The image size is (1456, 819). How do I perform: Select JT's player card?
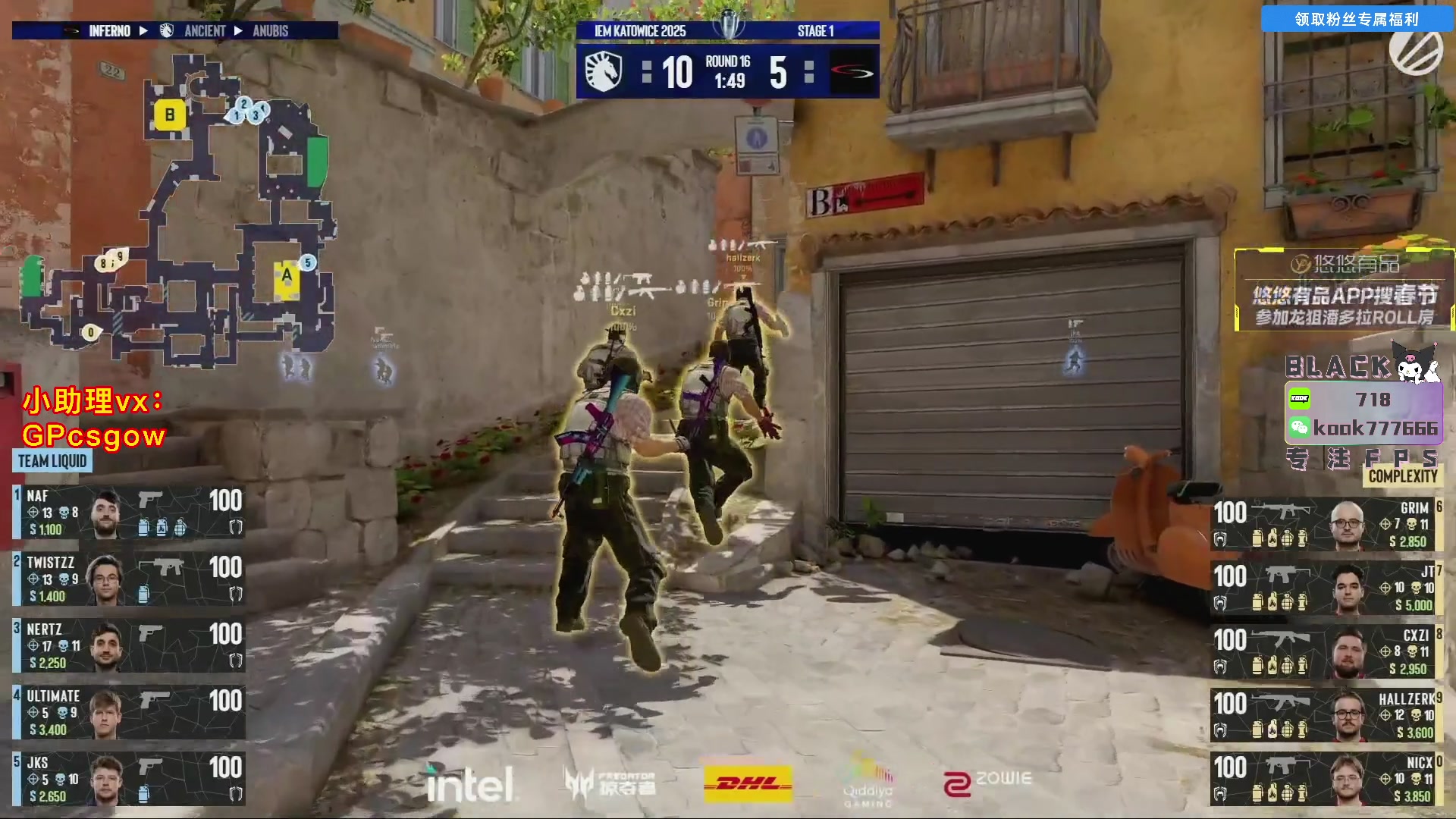pos(1326,588)
